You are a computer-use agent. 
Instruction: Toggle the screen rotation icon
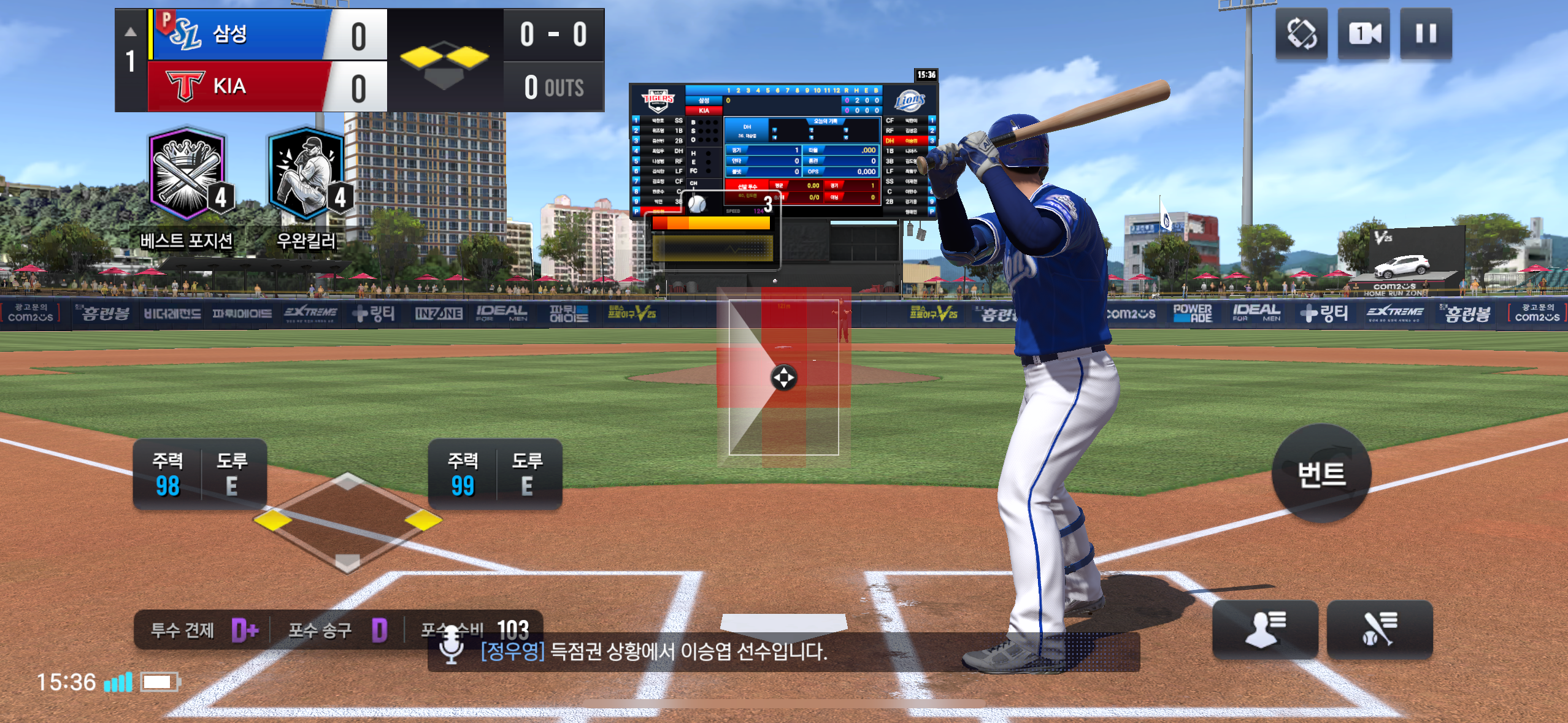[1301, 34]
